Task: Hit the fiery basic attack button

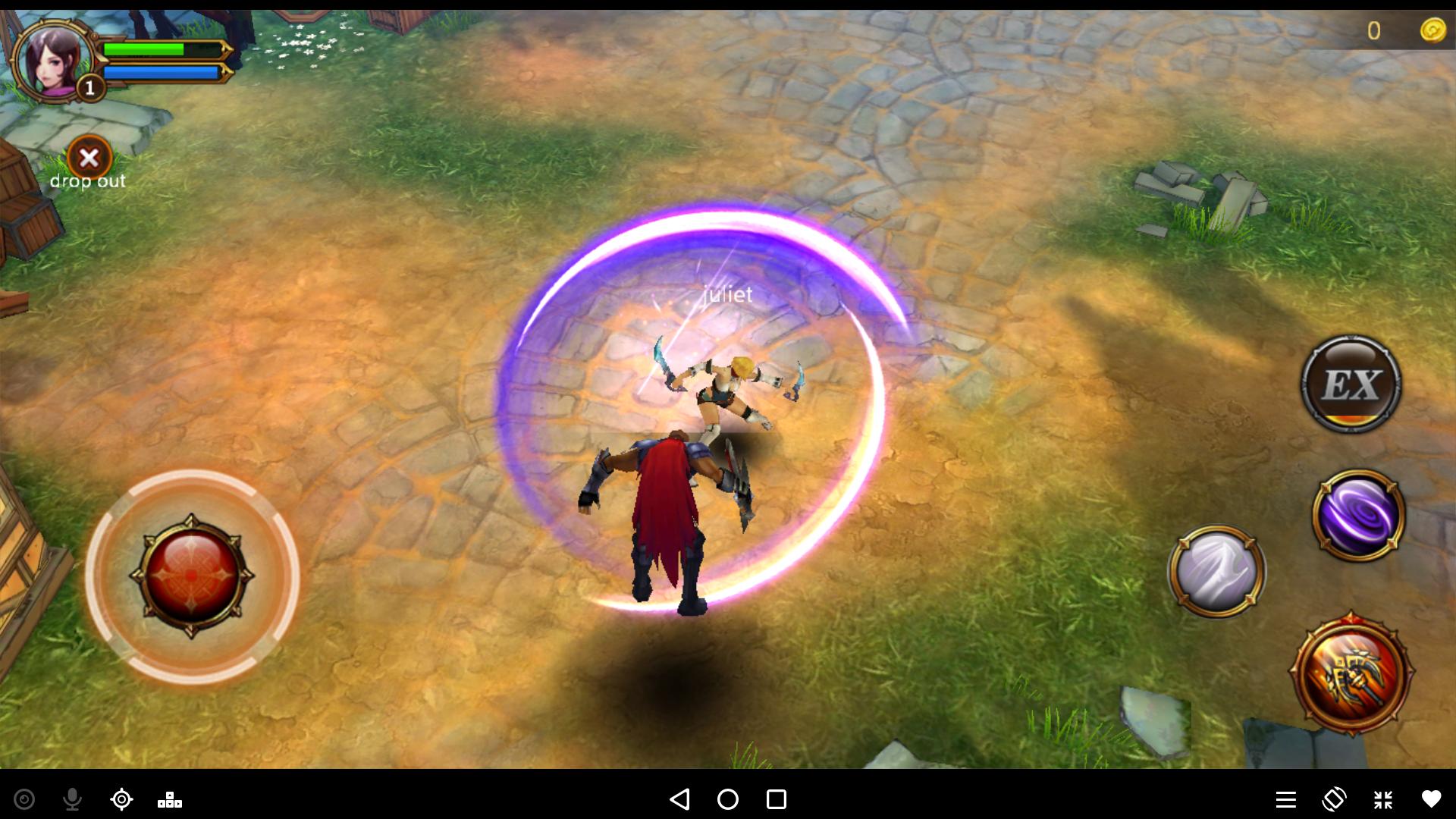Action: click(x=1351, y=674)
